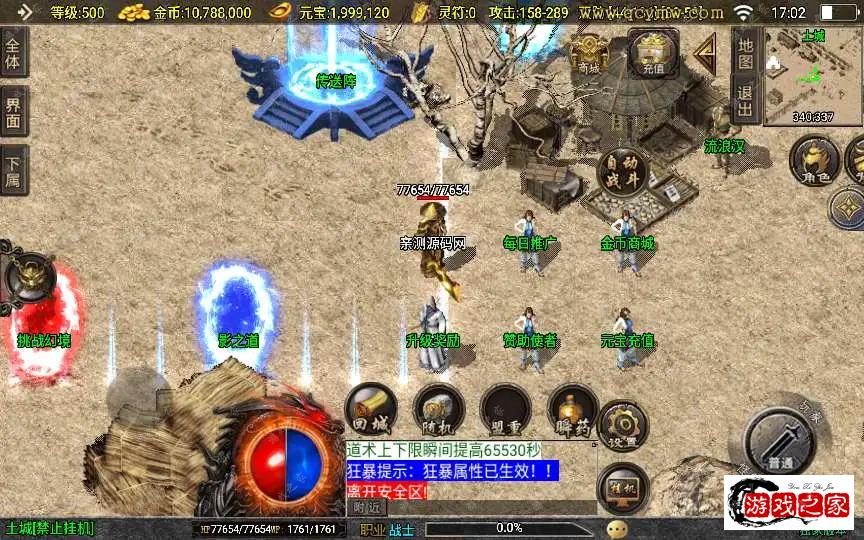Image resolution: width=864 pixels, height=540 pixels.
Task: Open the 充值 recharge icon
Action: 653,52
